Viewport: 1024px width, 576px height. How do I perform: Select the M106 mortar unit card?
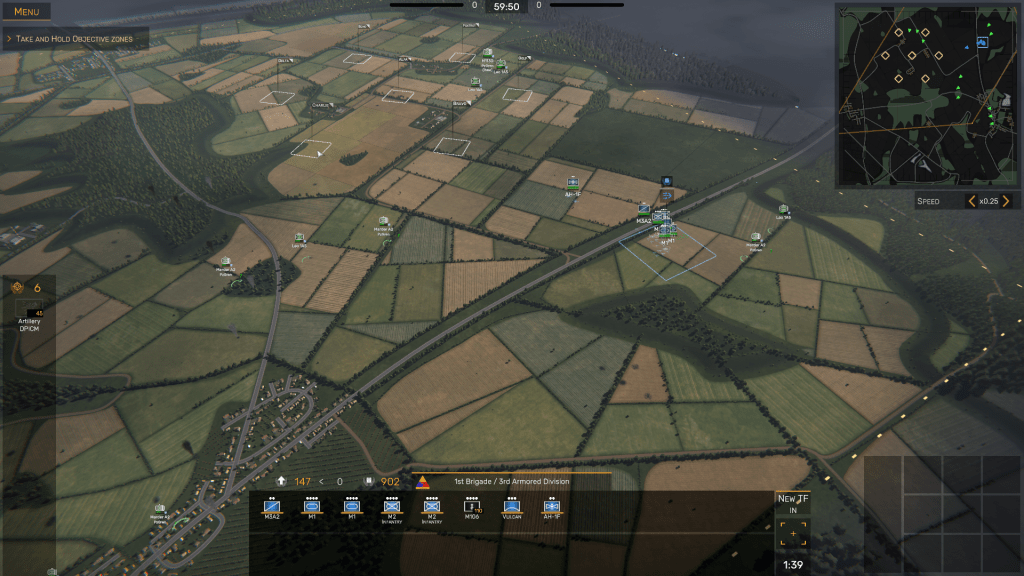(x=472, y=506)
